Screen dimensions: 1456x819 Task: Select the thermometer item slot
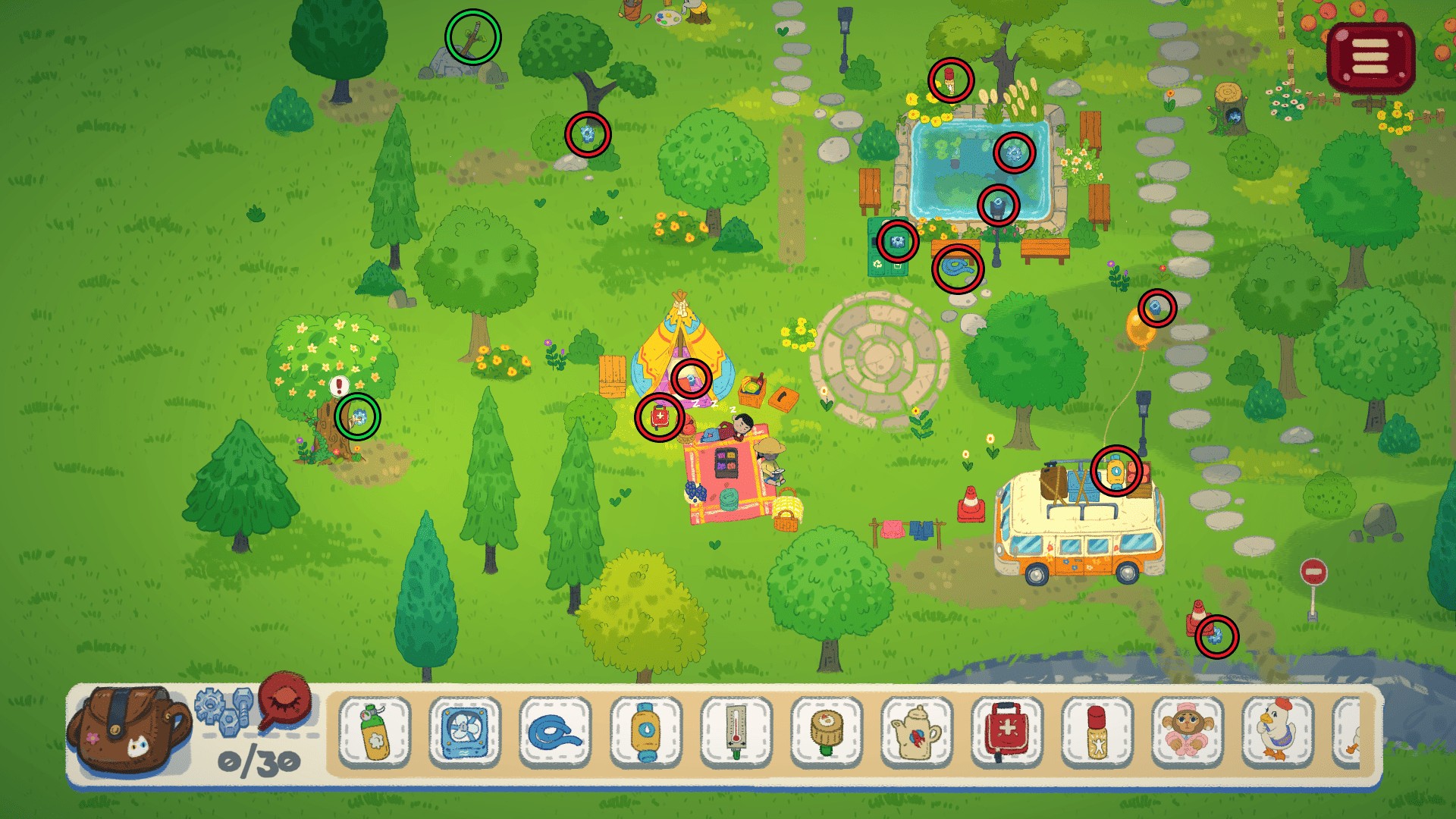[x=736, y=732]
